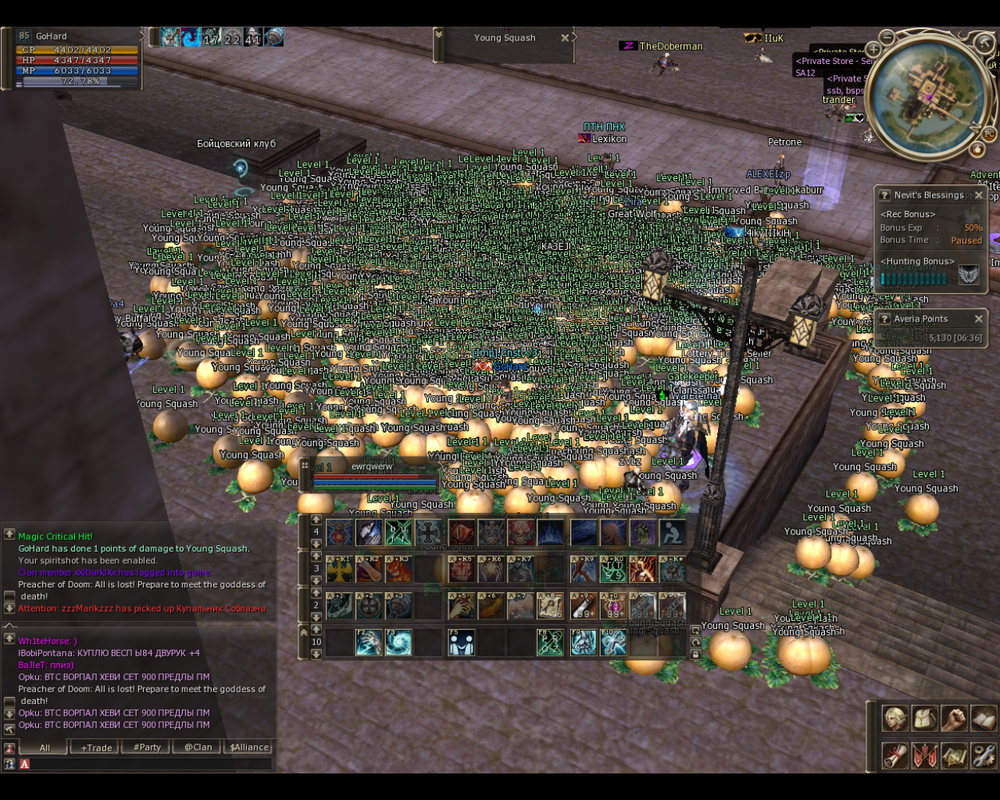Close the Nevit's Blessings panel

click(x=979, y=195)
